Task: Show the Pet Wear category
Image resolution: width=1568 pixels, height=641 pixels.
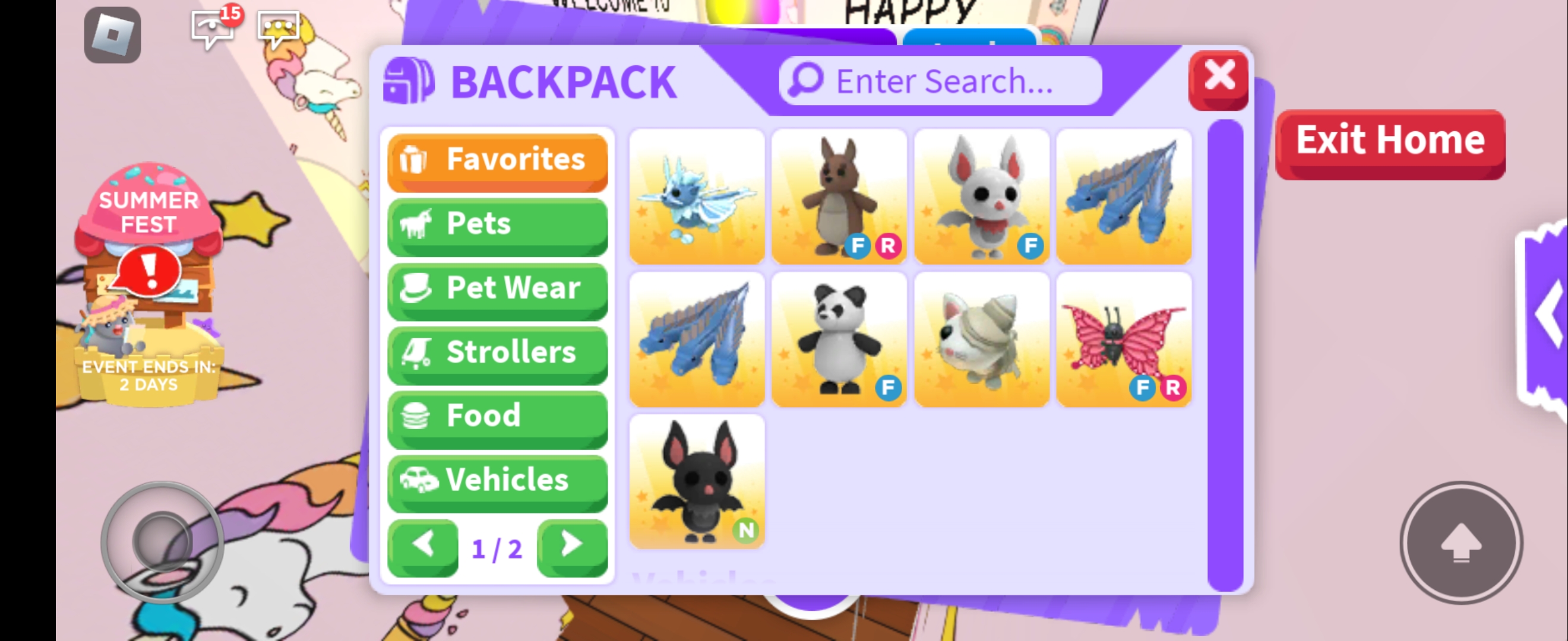Action: pyautogui.click(x=497, y=289)
